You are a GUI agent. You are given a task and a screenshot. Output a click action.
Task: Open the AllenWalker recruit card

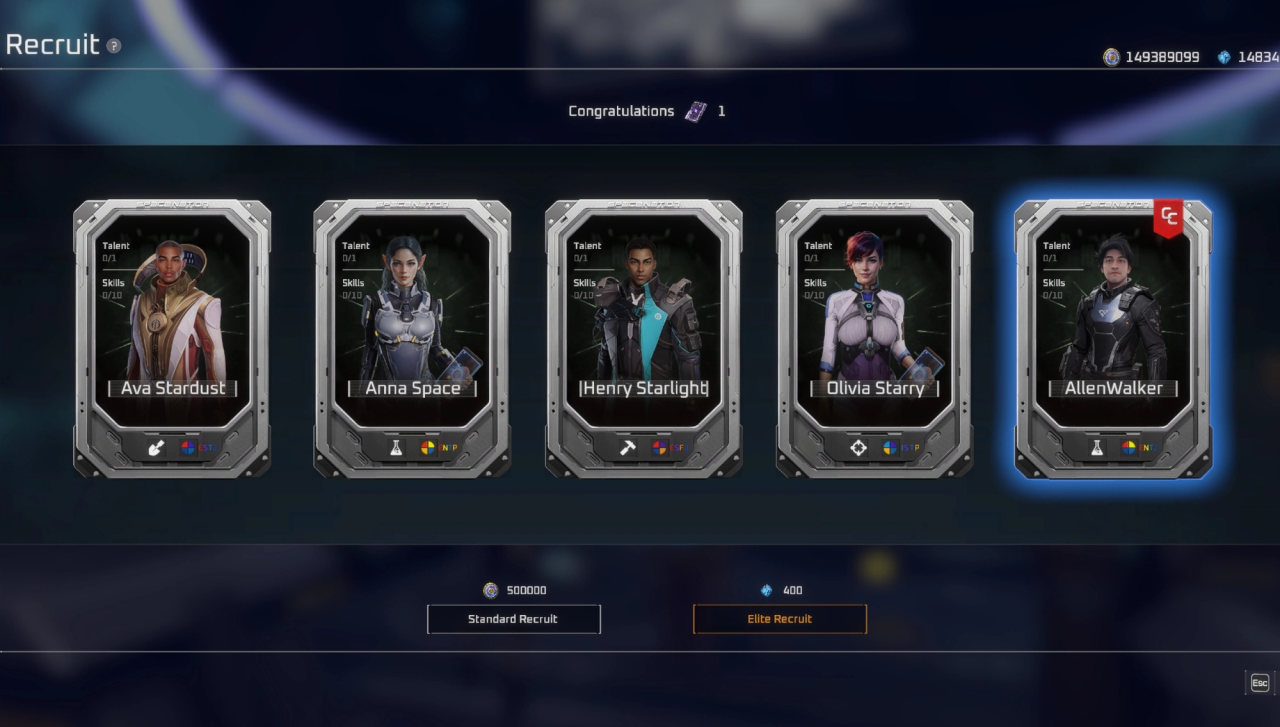1113,338
